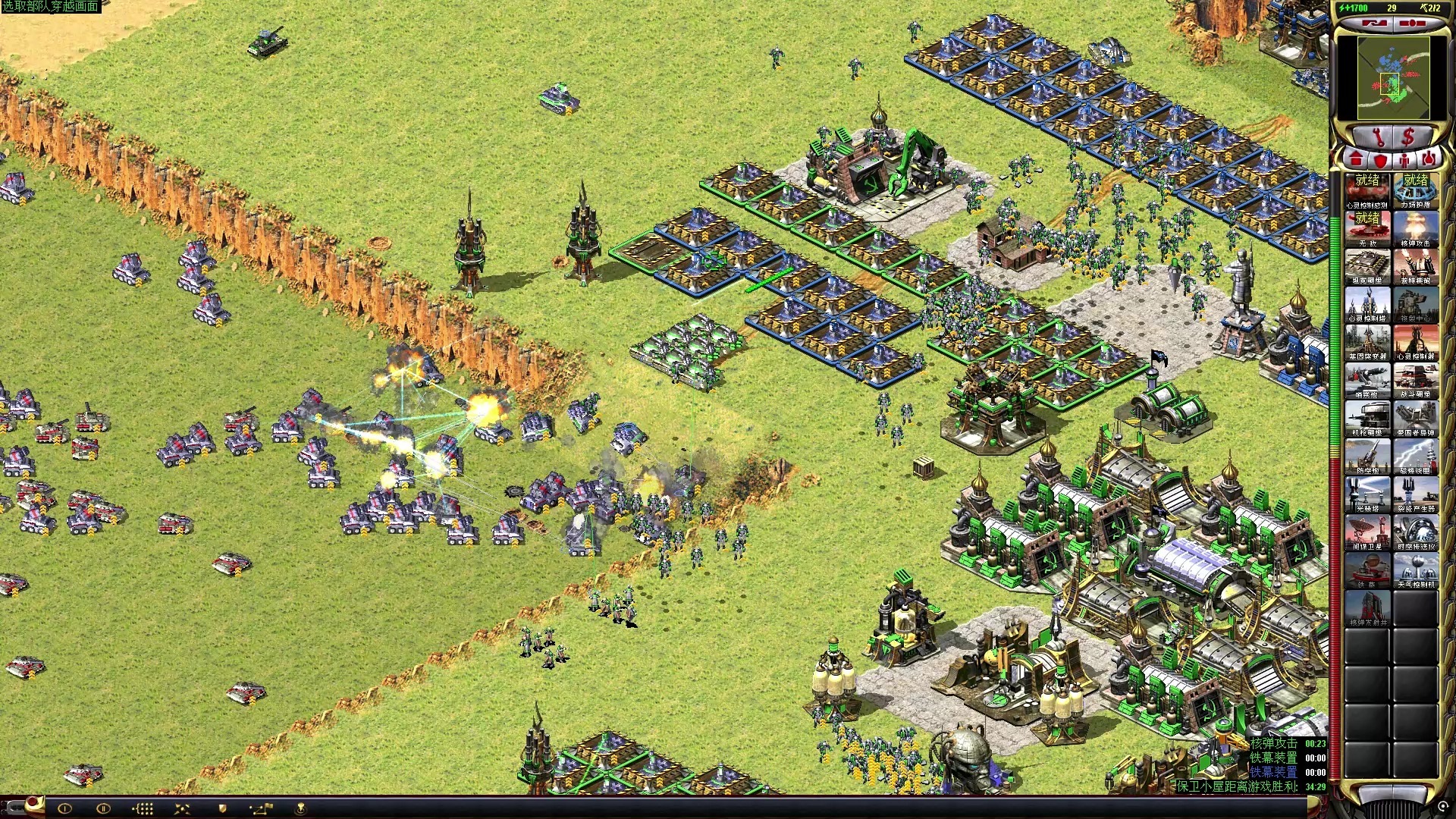Switch to the defenses shield tab

point(1380,160)
